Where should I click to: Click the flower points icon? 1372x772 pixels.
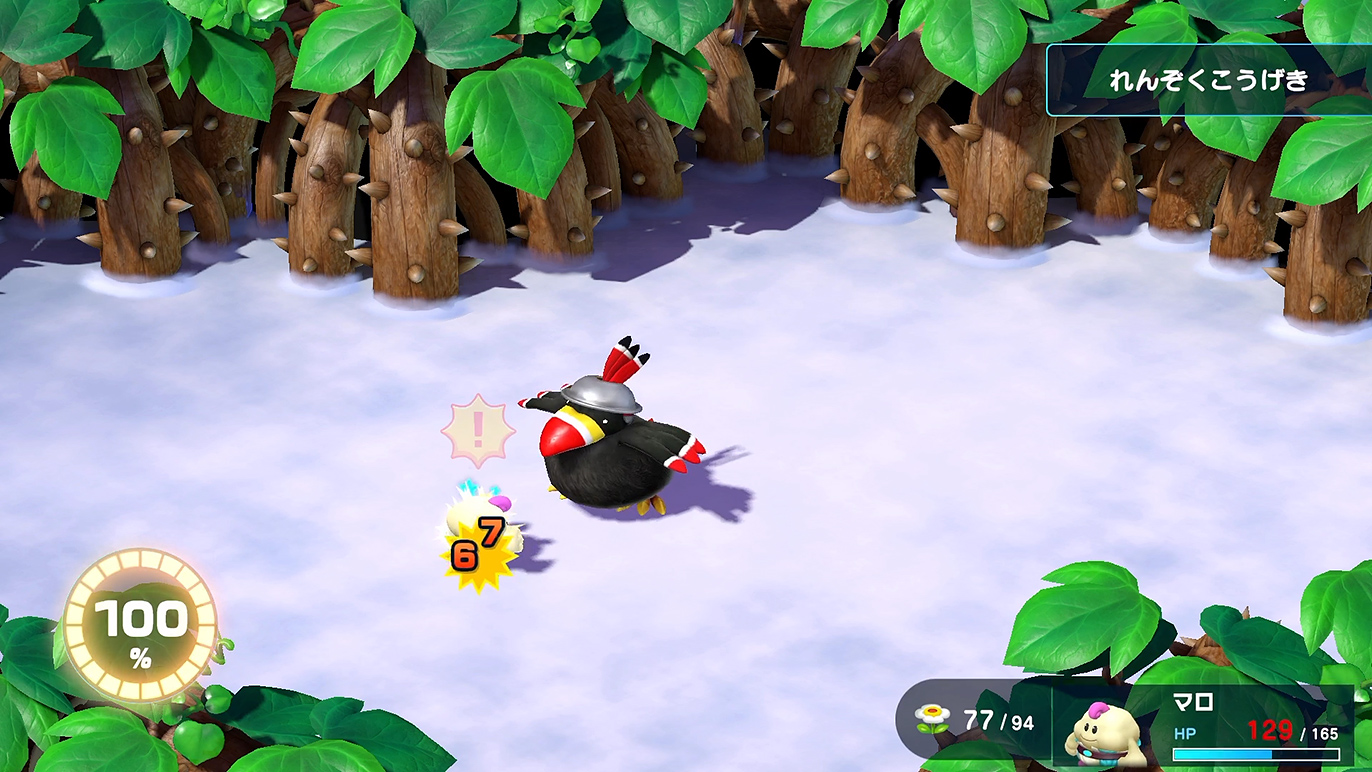tap(933, 719)
